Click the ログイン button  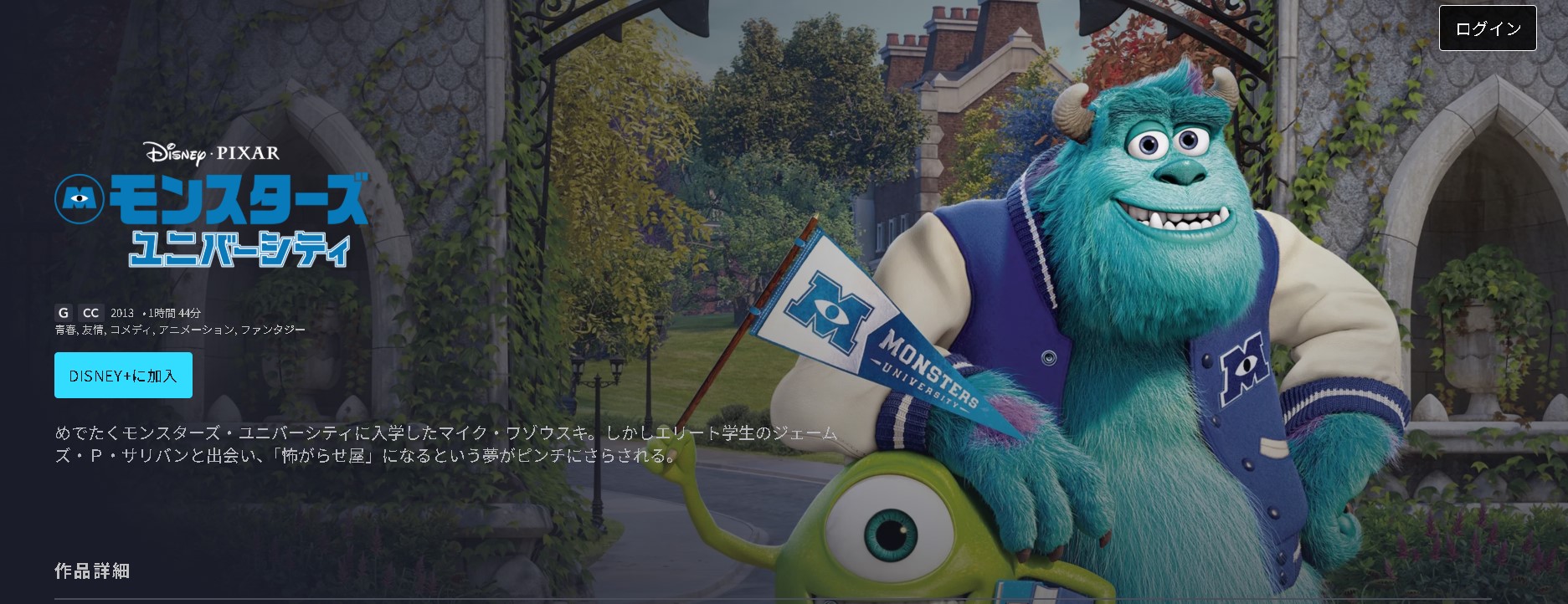tap(1488, 28)
